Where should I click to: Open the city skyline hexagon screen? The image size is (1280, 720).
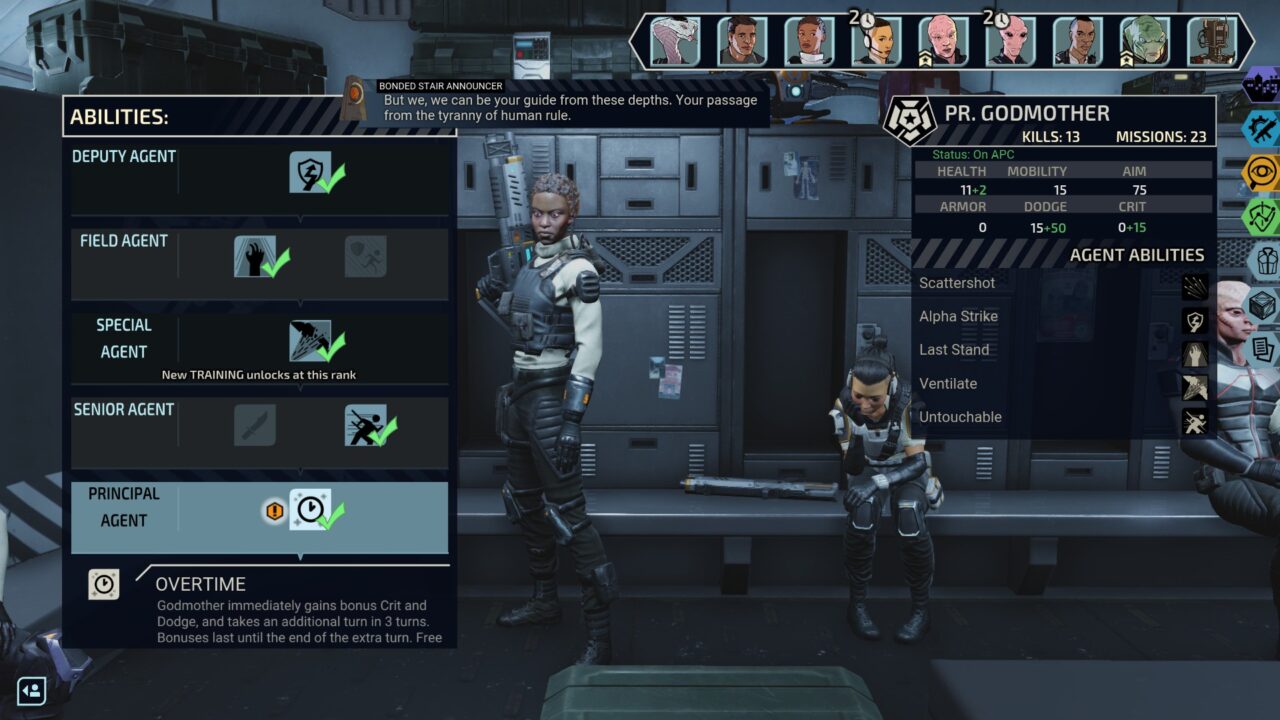1263,84
